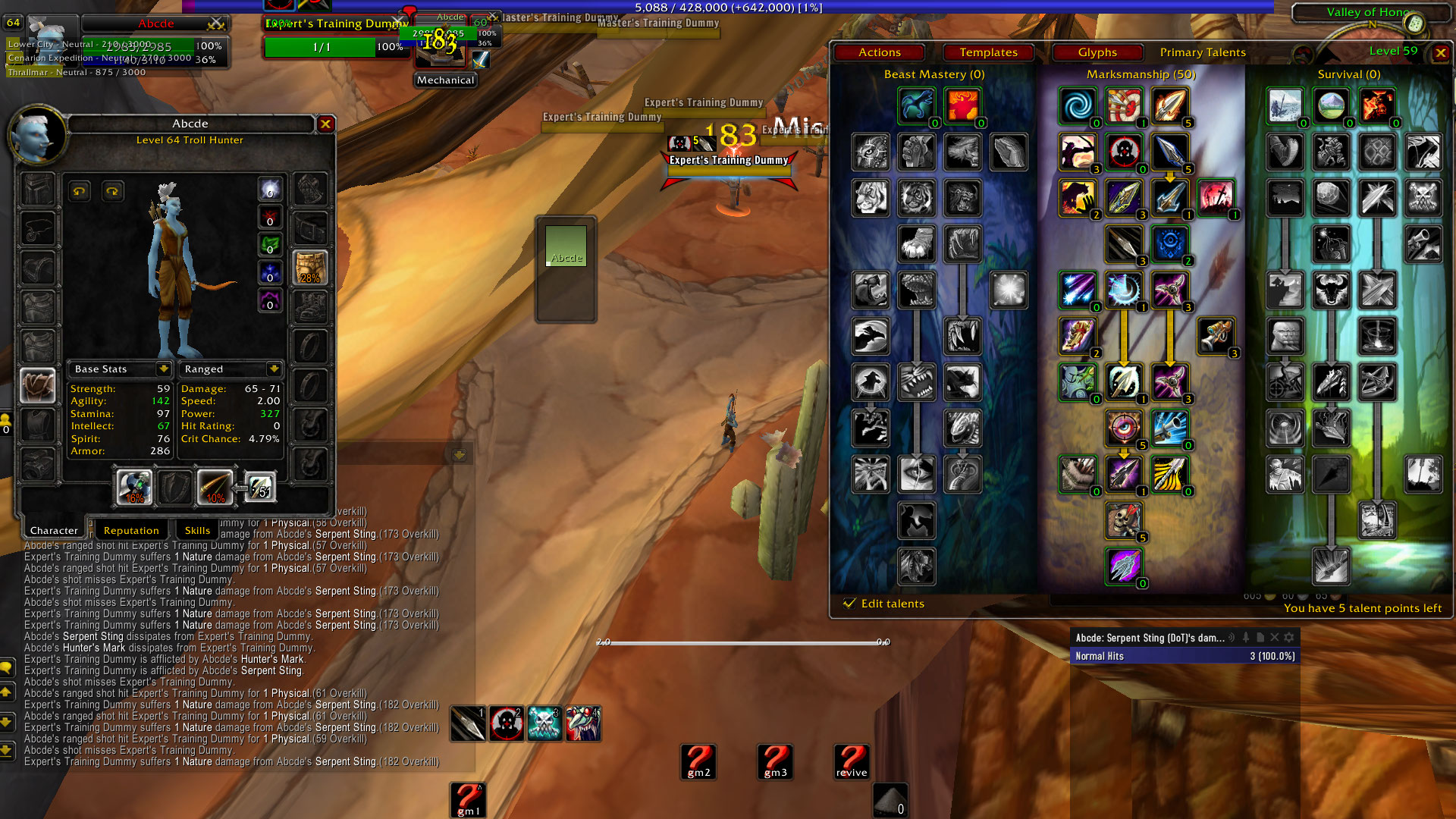Open the damage meter settings gear
The image size is (1456, 819).
[1288, 639]
